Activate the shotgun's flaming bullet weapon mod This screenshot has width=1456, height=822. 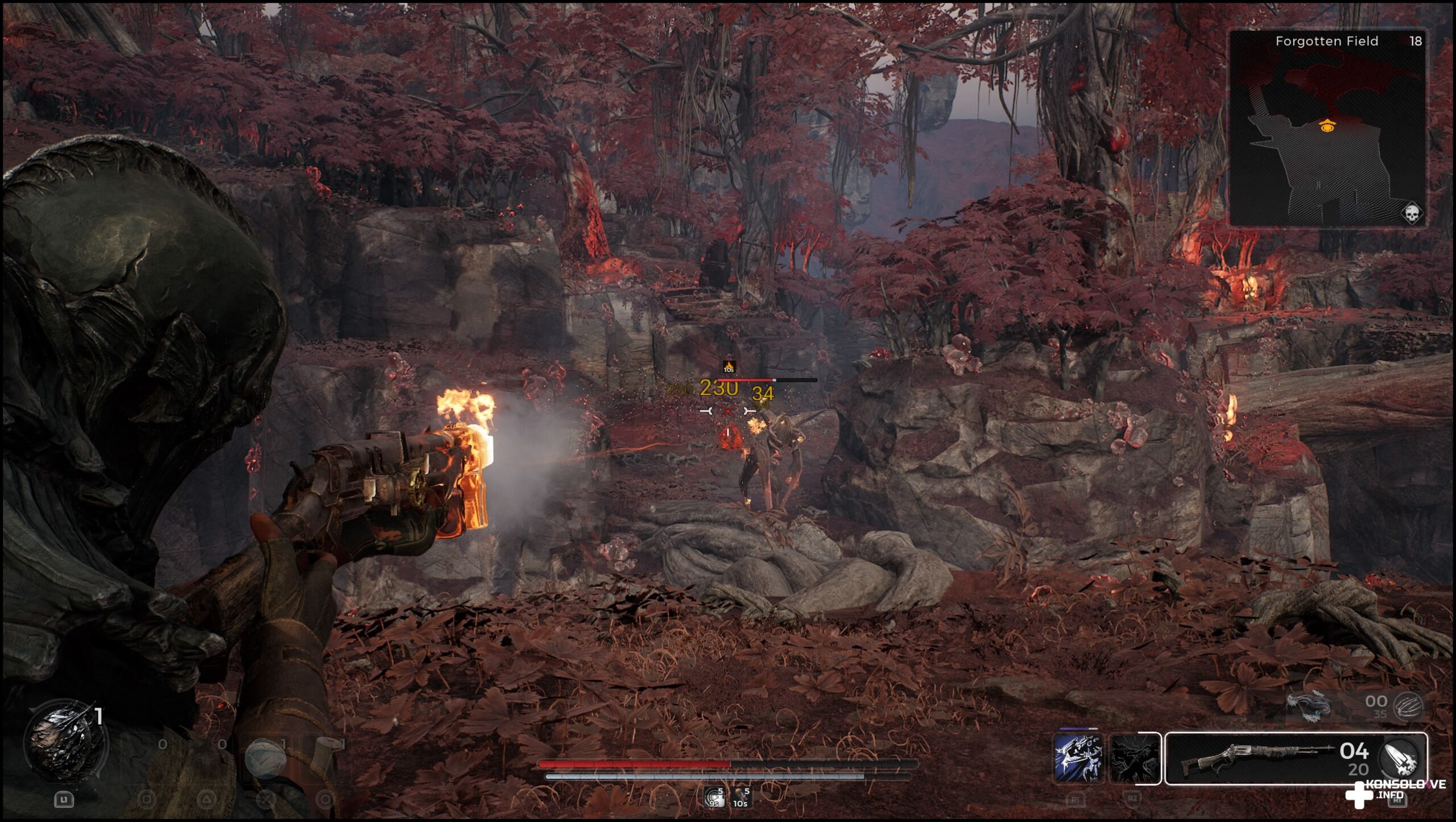pos(1400,759)
